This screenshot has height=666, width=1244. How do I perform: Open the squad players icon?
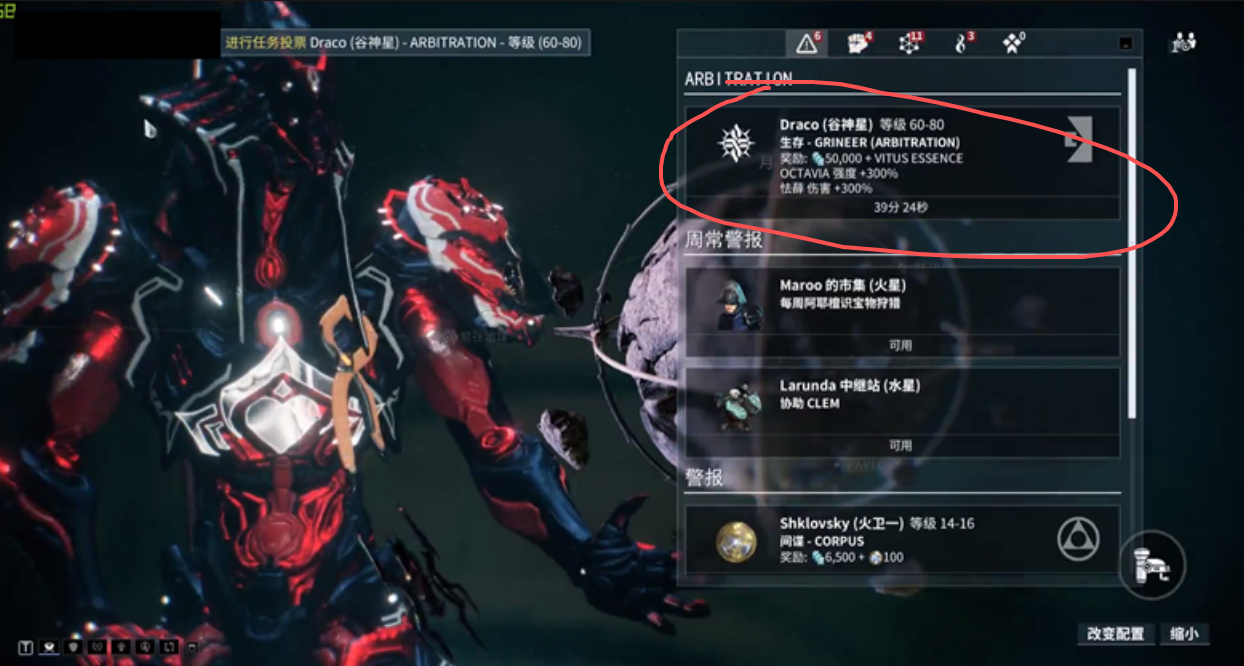(1184, 43)
